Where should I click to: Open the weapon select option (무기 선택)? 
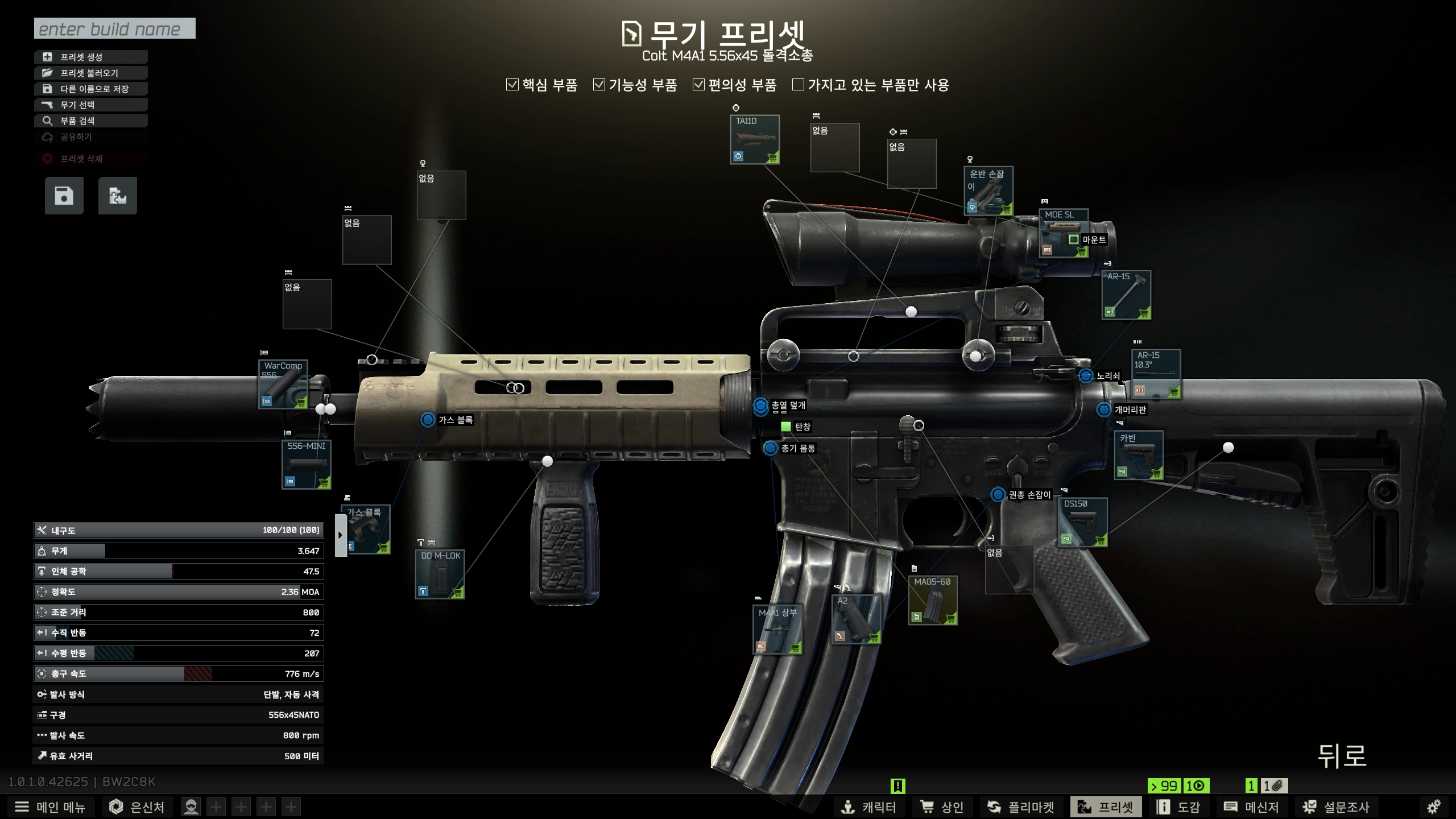point(91,105)
